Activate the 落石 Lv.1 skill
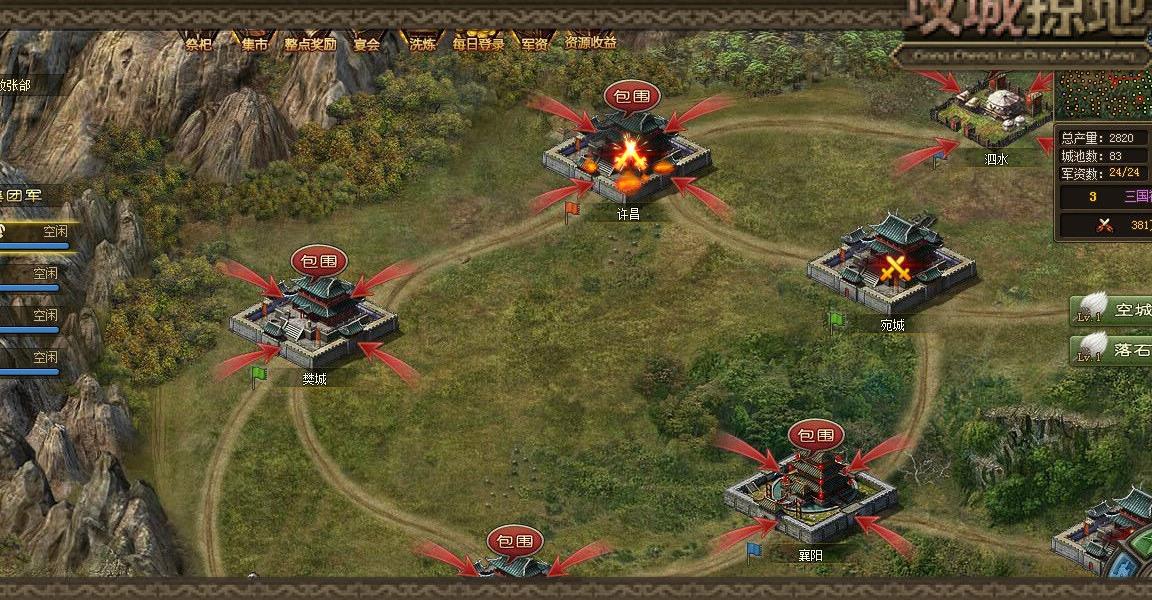This screenshot has height=600, width=1152. 1111,349
